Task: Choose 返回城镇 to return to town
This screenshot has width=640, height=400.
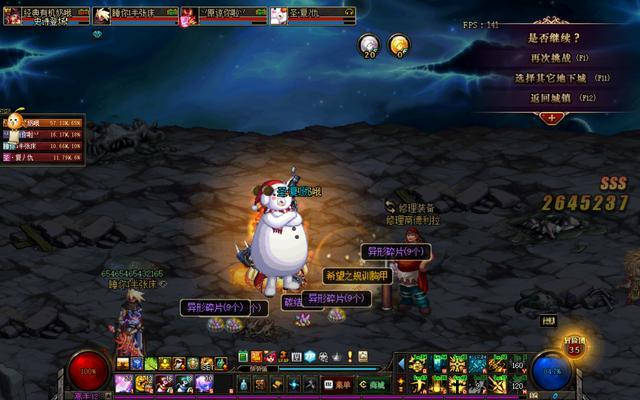Action: click(553, 97)
